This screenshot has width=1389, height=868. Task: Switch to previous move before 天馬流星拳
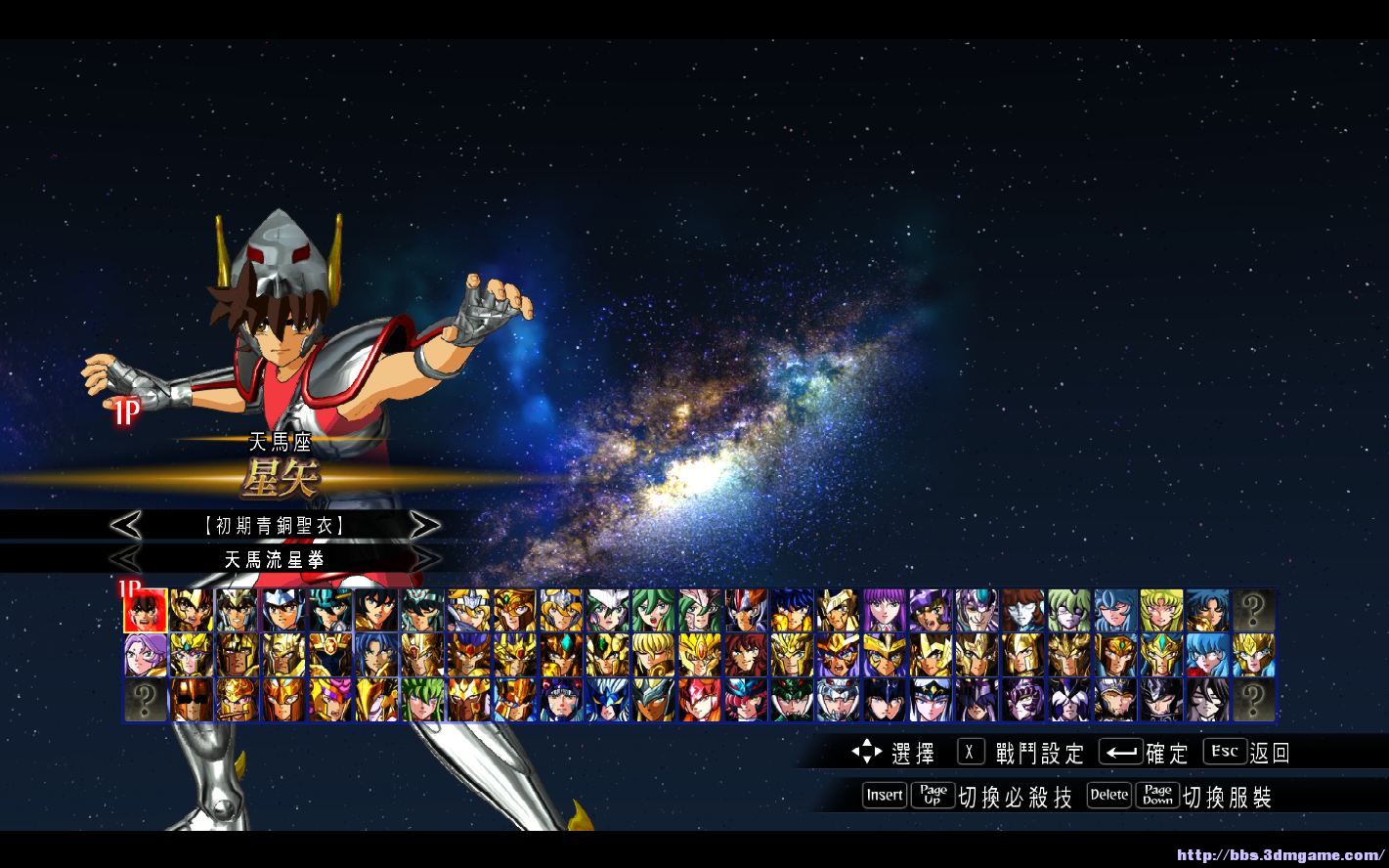[x=125, y=559]
